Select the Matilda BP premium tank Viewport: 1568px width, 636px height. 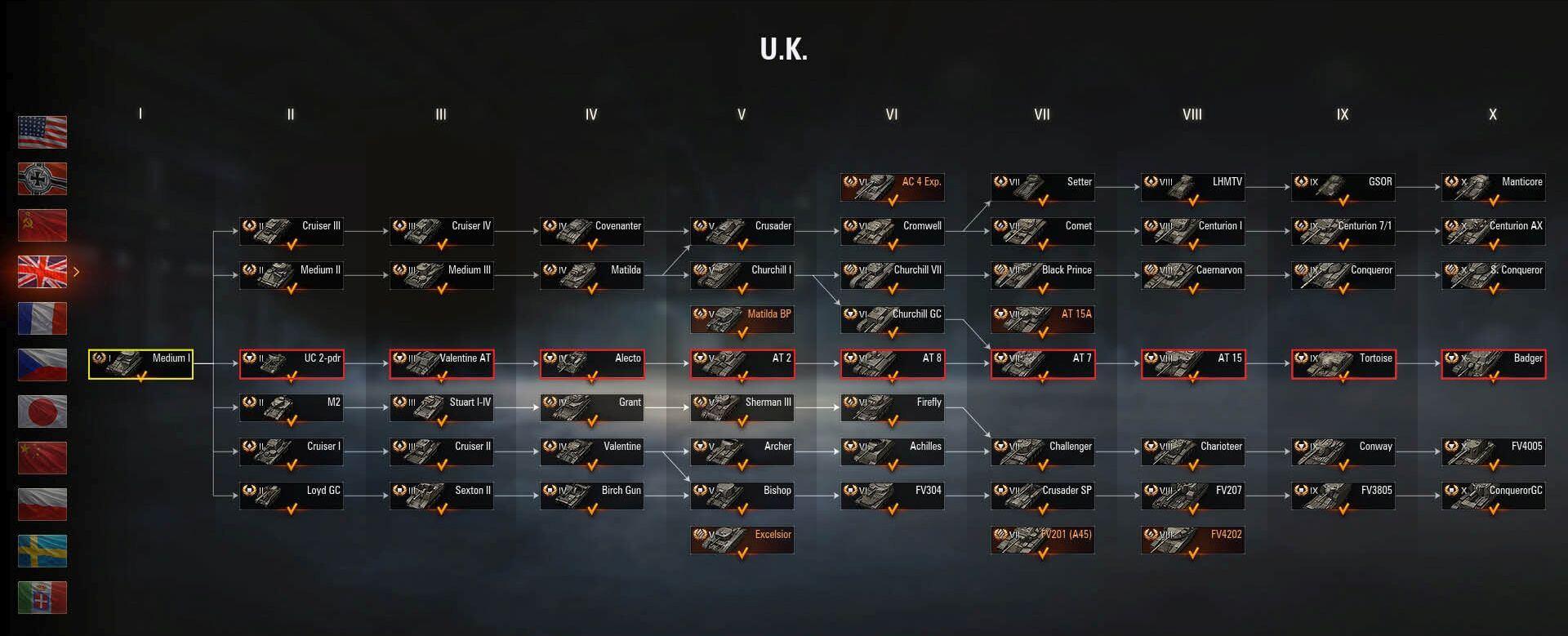[742, 320]
